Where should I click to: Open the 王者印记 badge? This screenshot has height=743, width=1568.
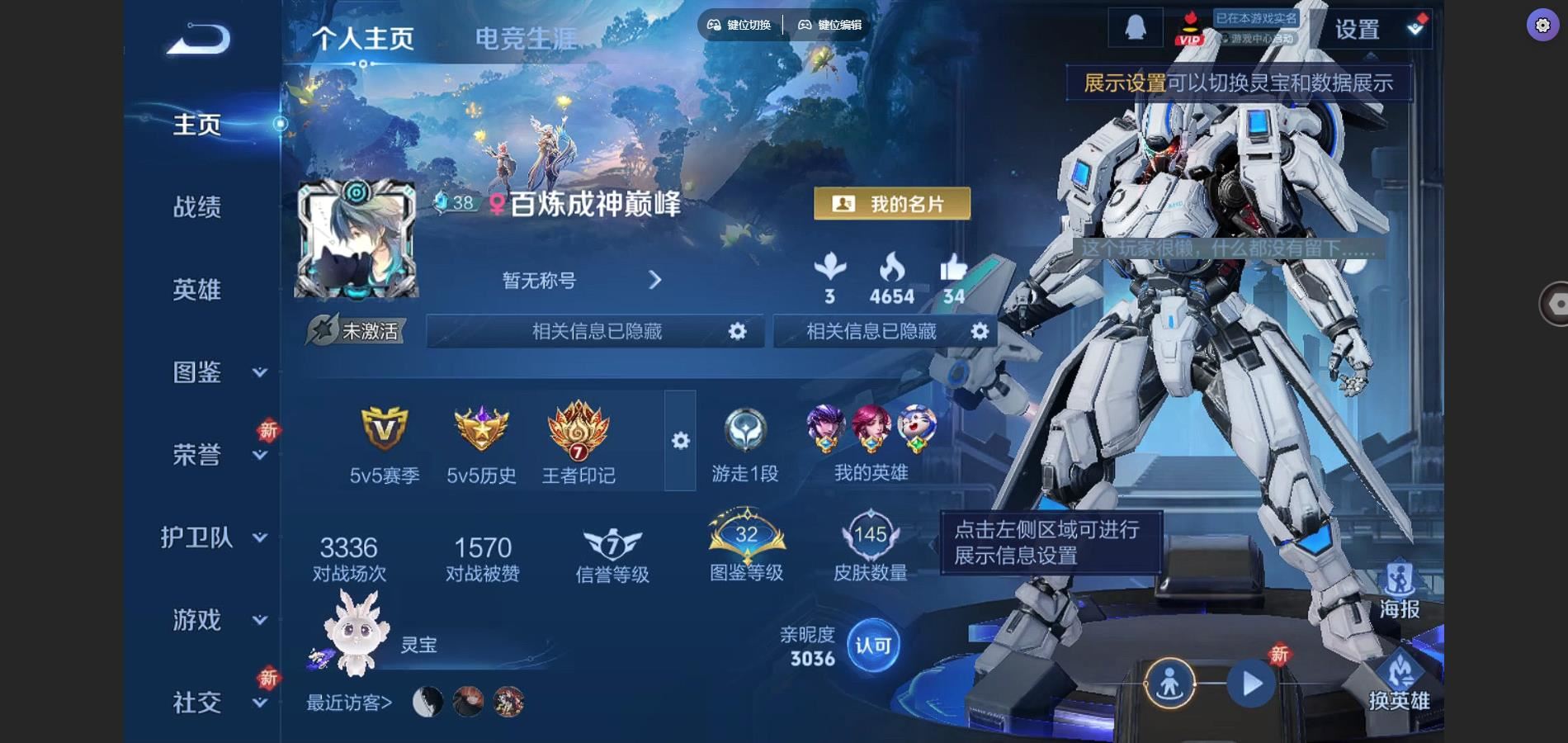579,442
